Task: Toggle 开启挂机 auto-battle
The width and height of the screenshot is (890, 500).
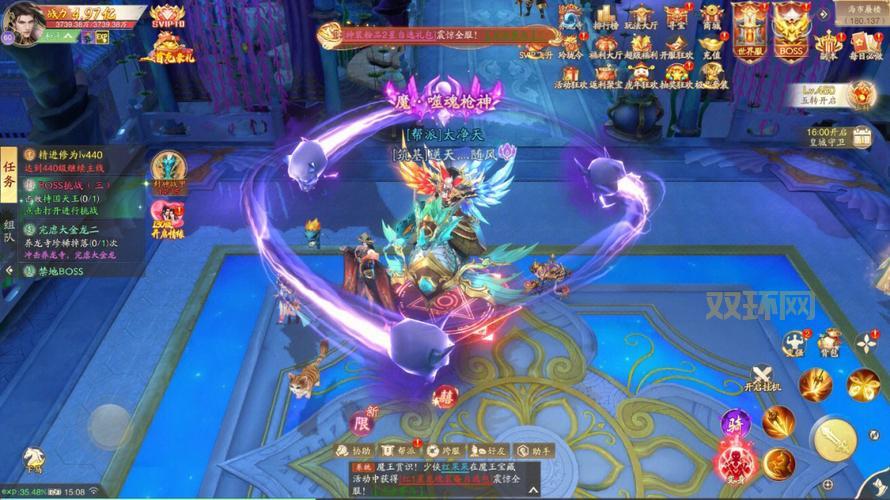Action: 763,378
